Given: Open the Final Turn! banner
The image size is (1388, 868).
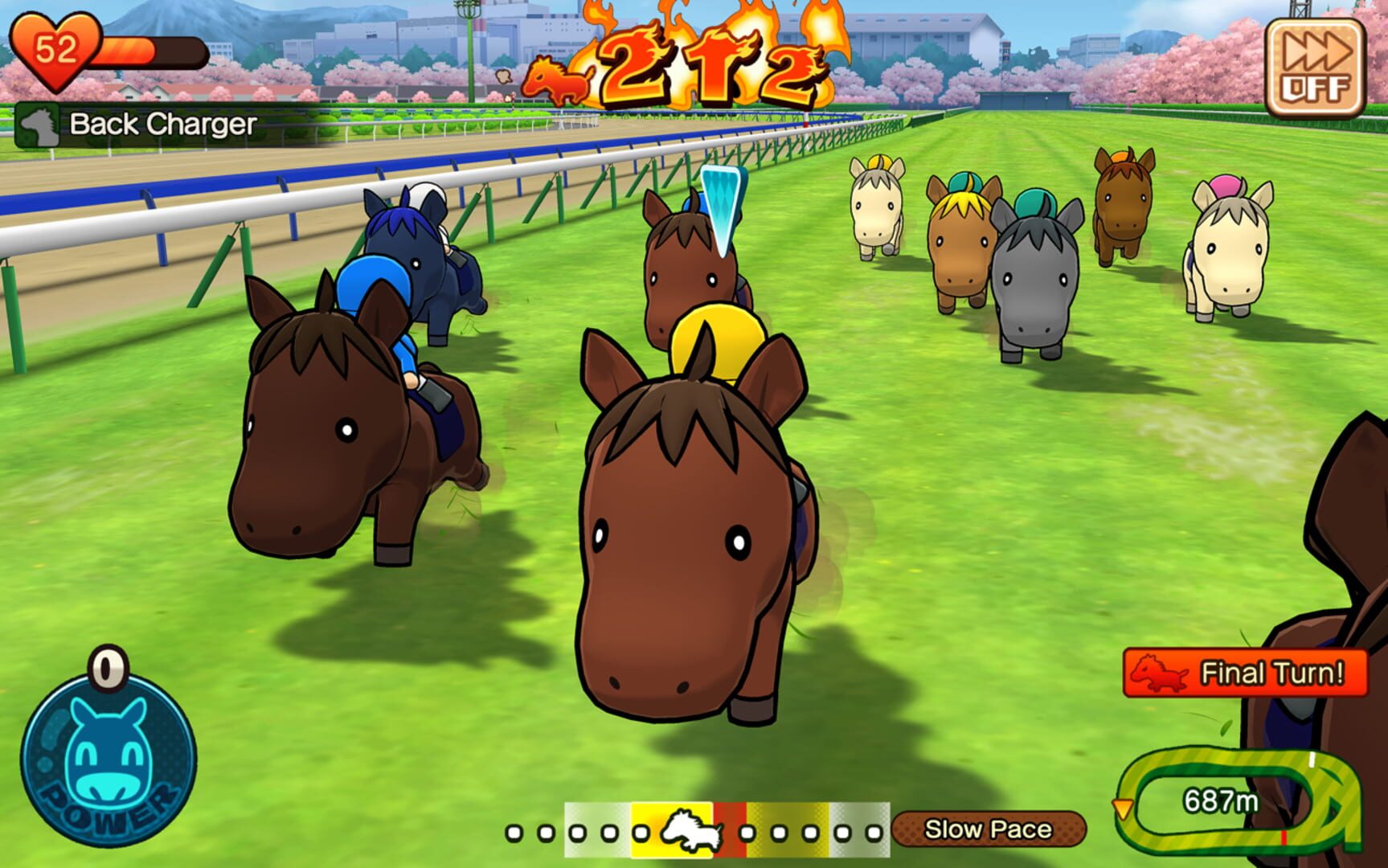Looking at the screenshot, I should pos(1246,672).
